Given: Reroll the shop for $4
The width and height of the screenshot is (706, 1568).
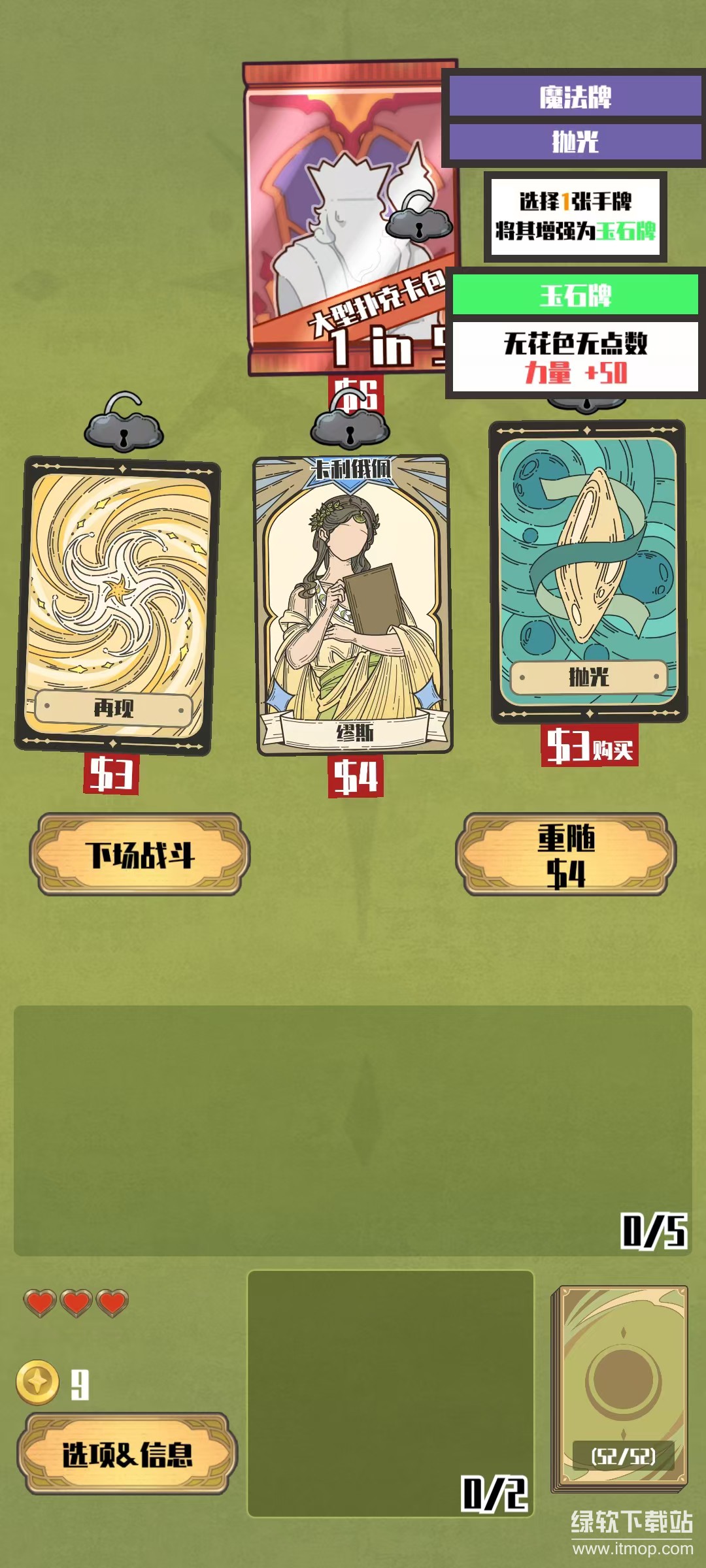Looking at the screenshot, I should 565,854.
